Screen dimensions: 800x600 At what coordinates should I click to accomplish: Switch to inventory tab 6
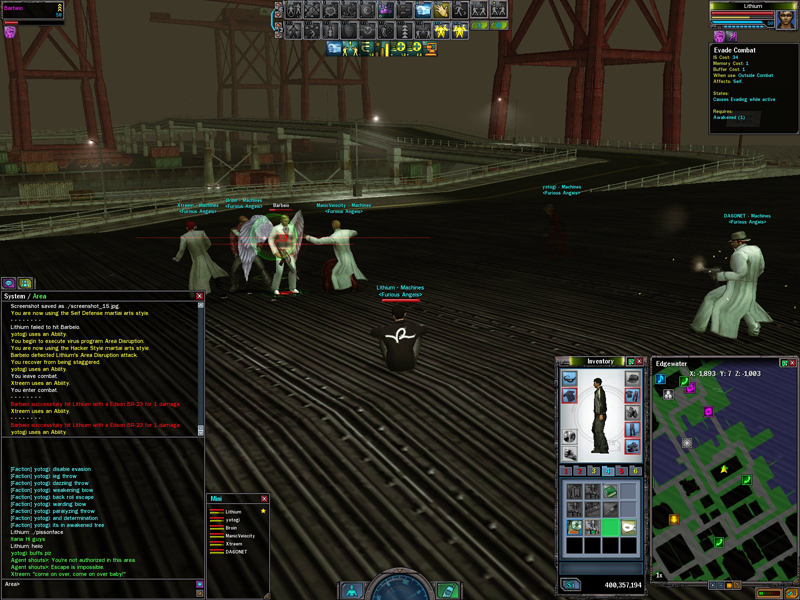(635, 470)
